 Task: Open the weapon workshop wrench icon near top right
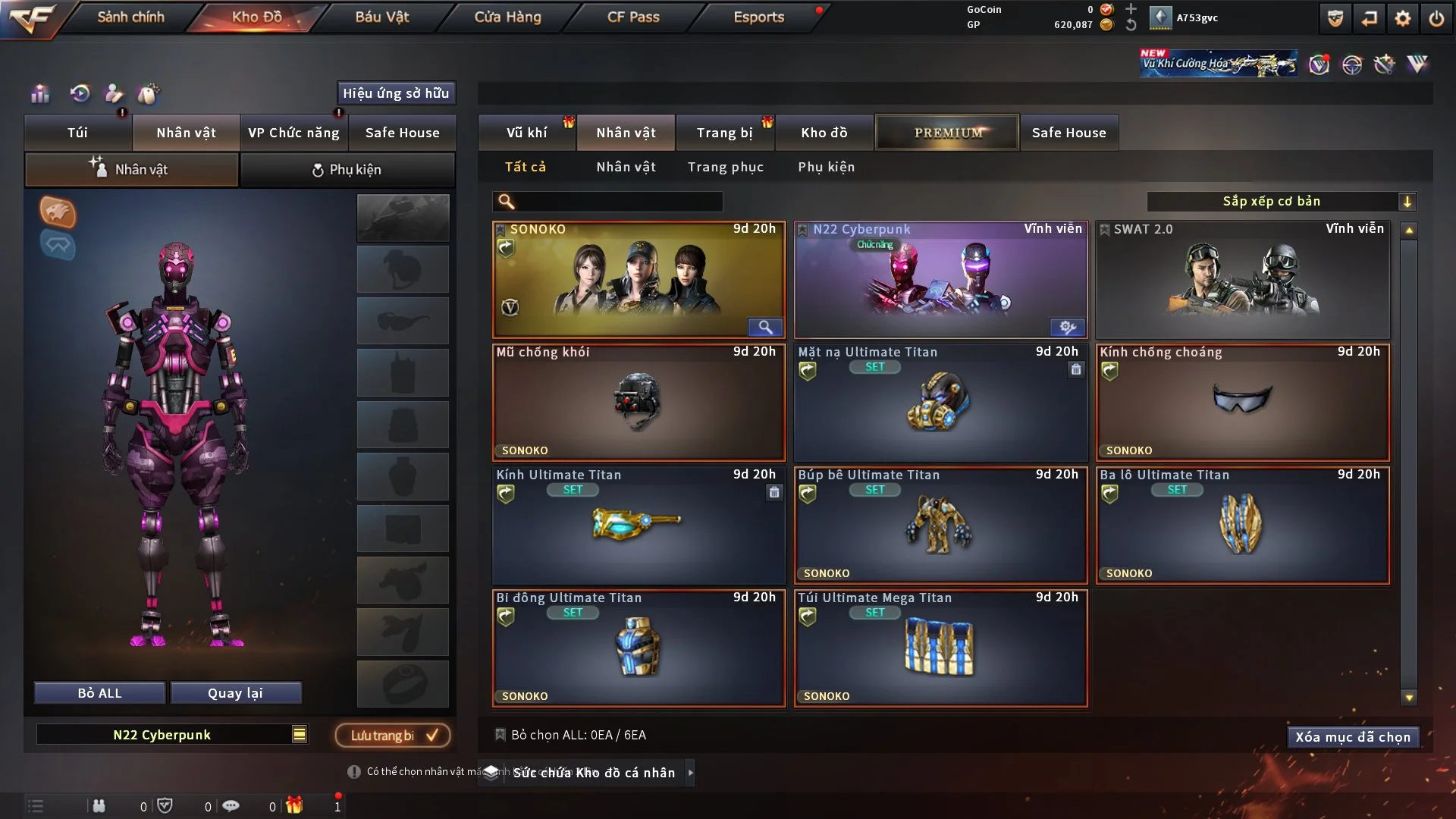1383,64
